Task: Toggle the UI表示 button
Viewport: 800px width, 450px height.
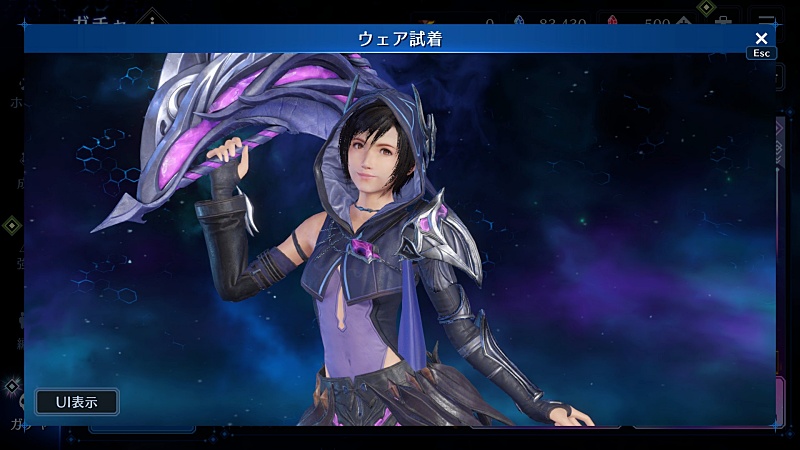Action: [77, 402]
